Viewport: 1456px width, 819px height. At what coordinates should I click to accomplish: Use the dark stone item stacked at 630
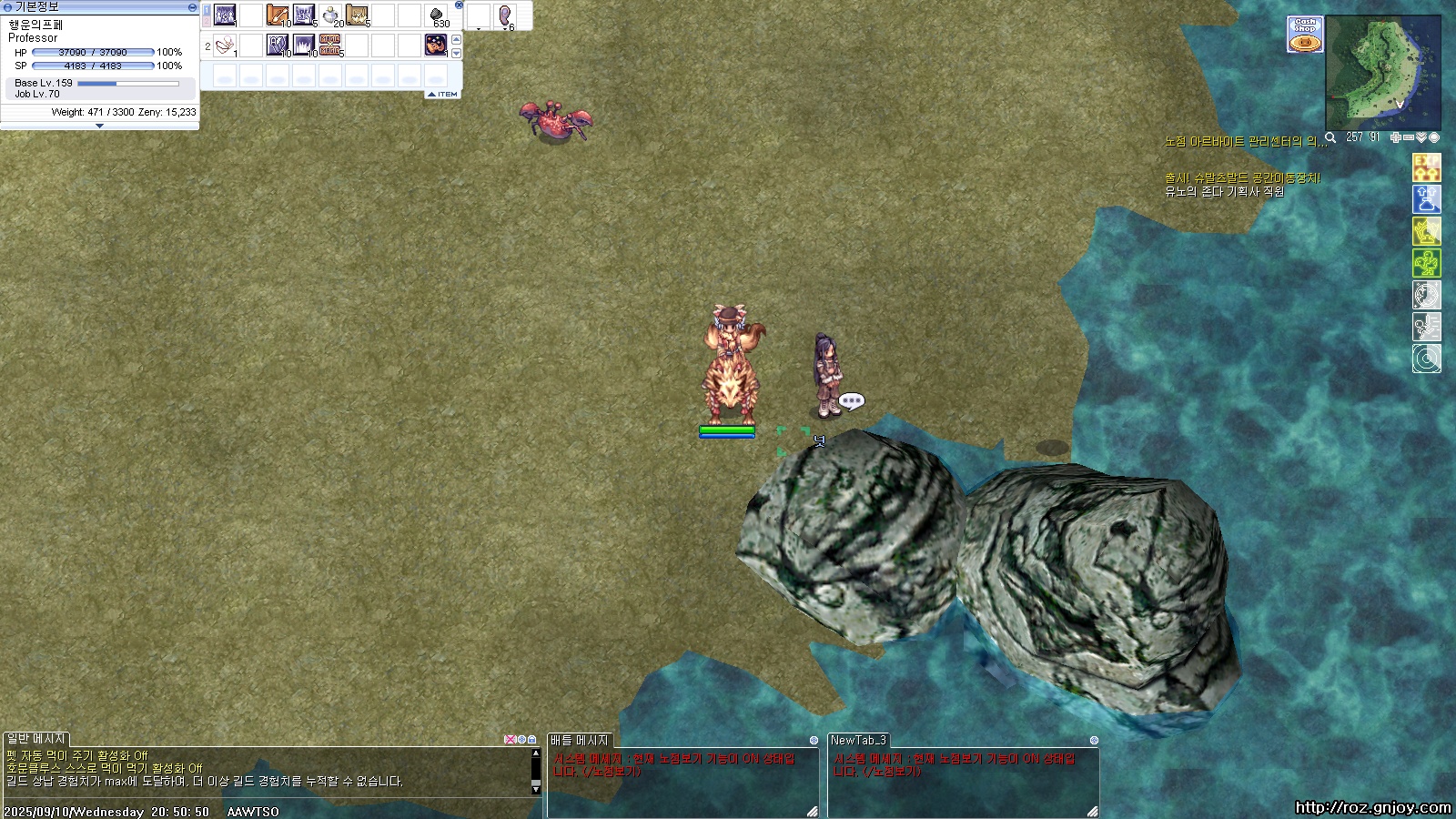[x=437, y=15]
